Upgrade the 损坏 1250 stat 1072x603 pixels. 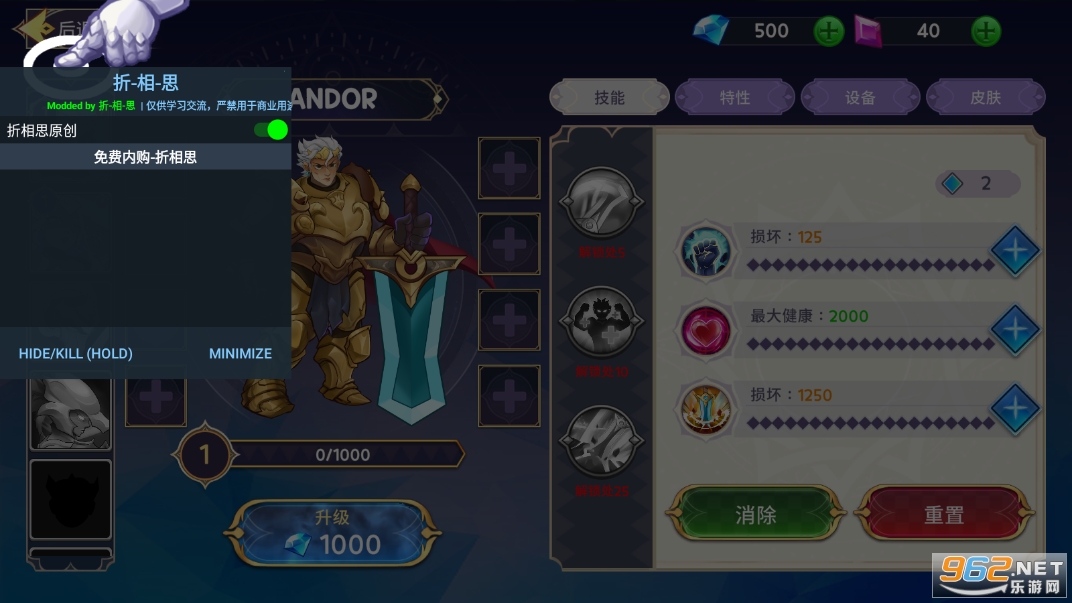click(1014, 409)
